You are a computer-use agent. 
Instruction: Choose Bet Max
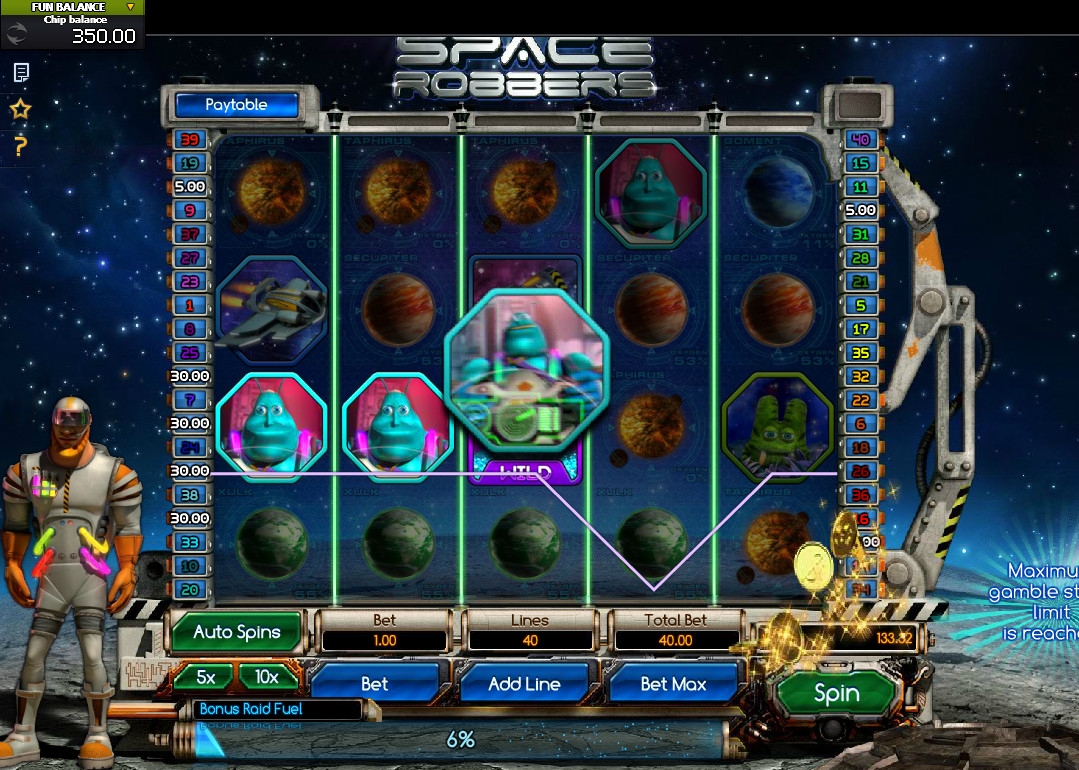click(673, 684)
